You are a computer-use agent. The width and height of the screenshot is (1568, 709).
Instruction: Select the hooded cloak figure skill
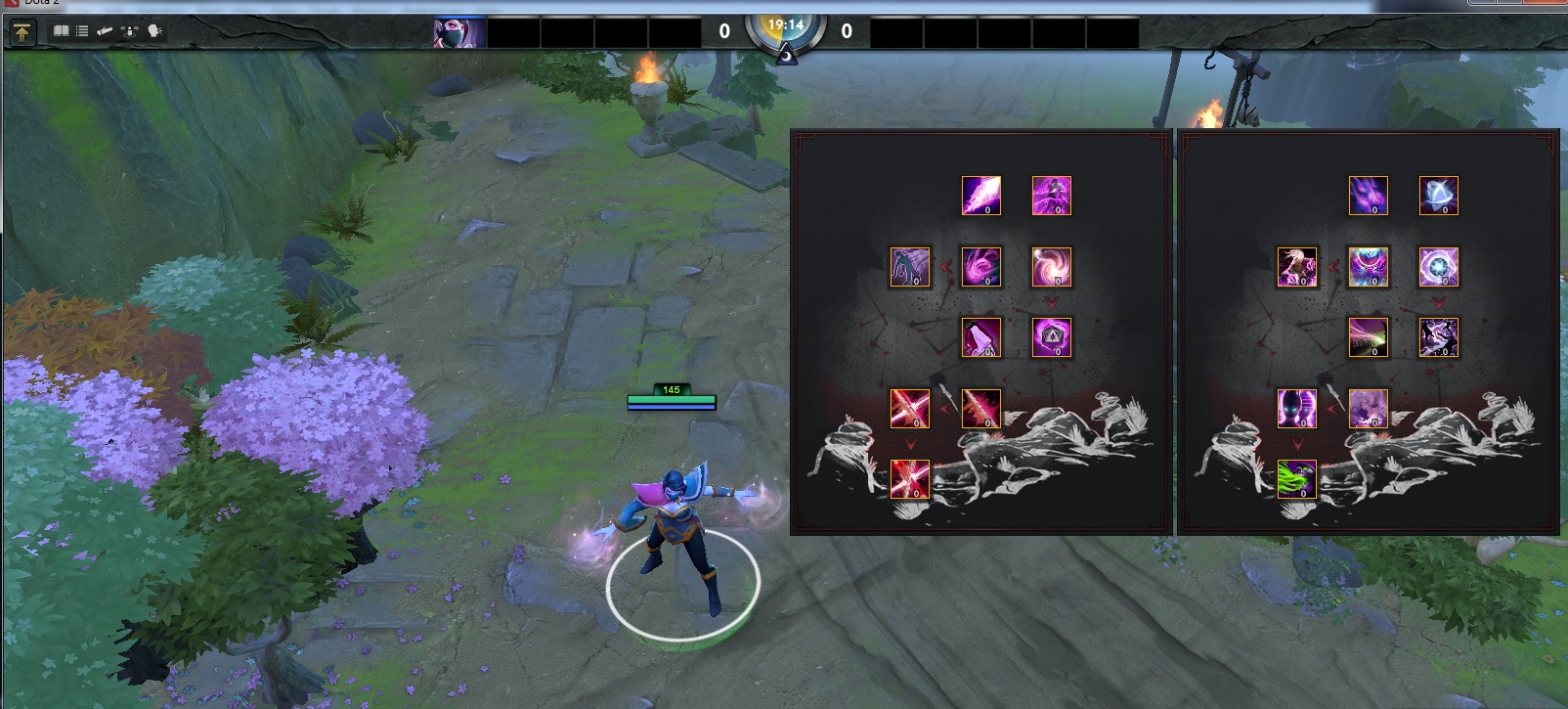[x=980, y=337]
